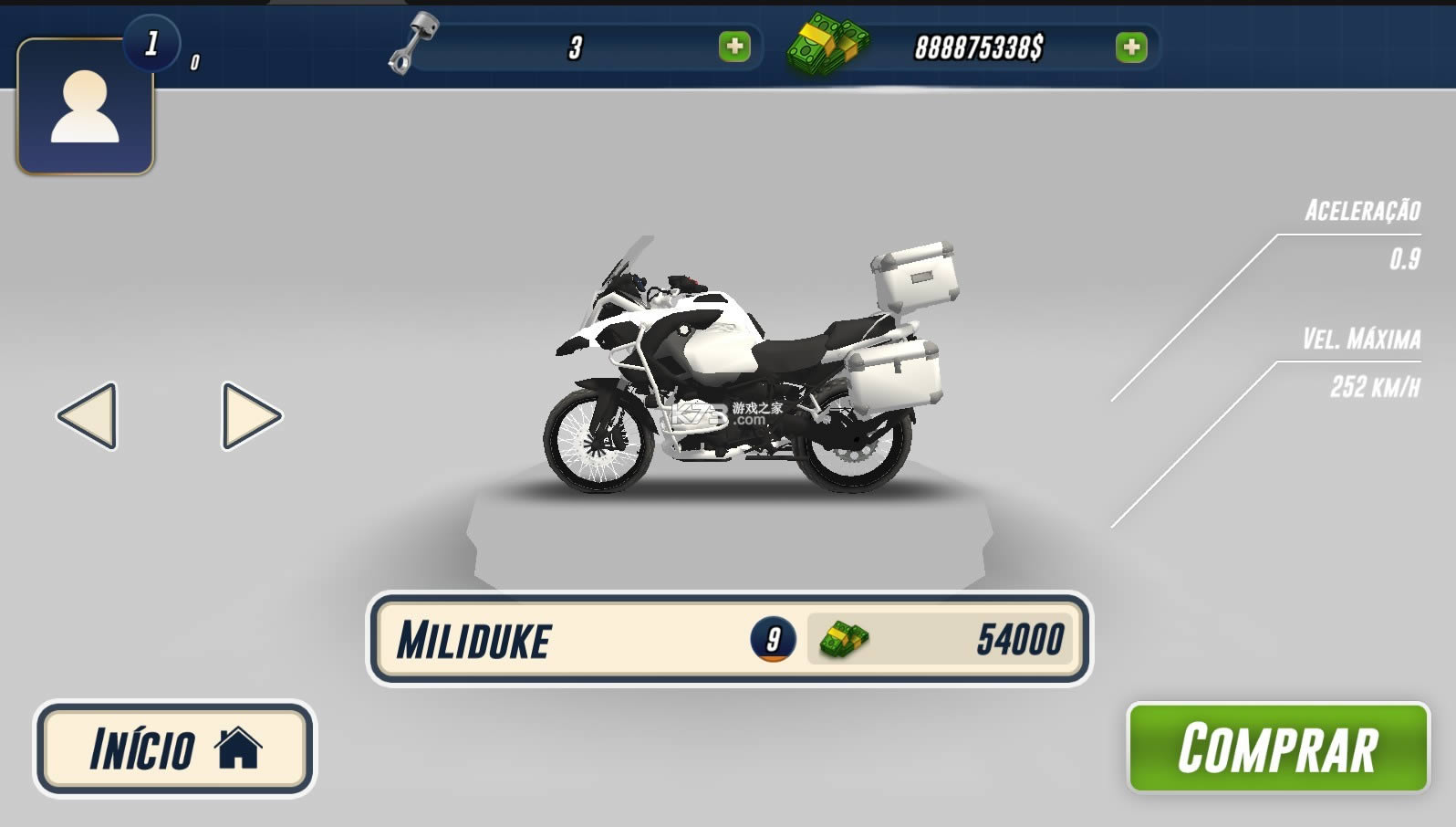
Task: Return home via the Início button
Action: point(174,748)
